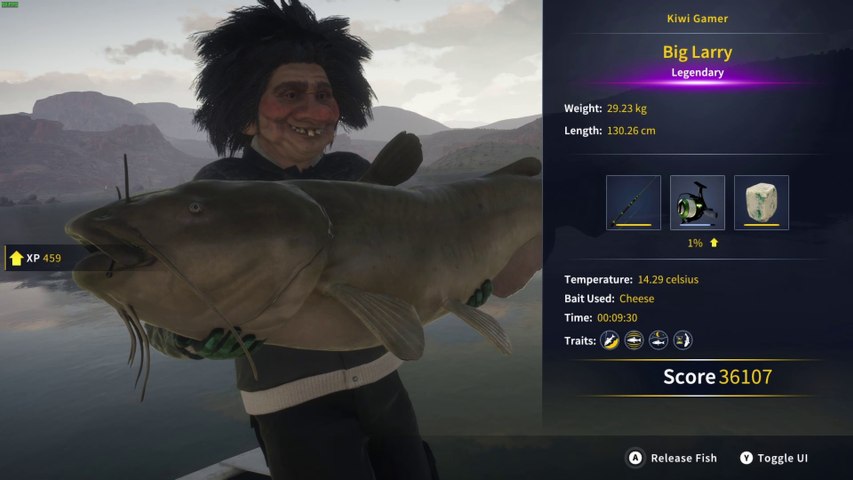Screen dimensions: 853x480
Task: Inspect the hourglass fish trait icon
Action: (683, 341)
